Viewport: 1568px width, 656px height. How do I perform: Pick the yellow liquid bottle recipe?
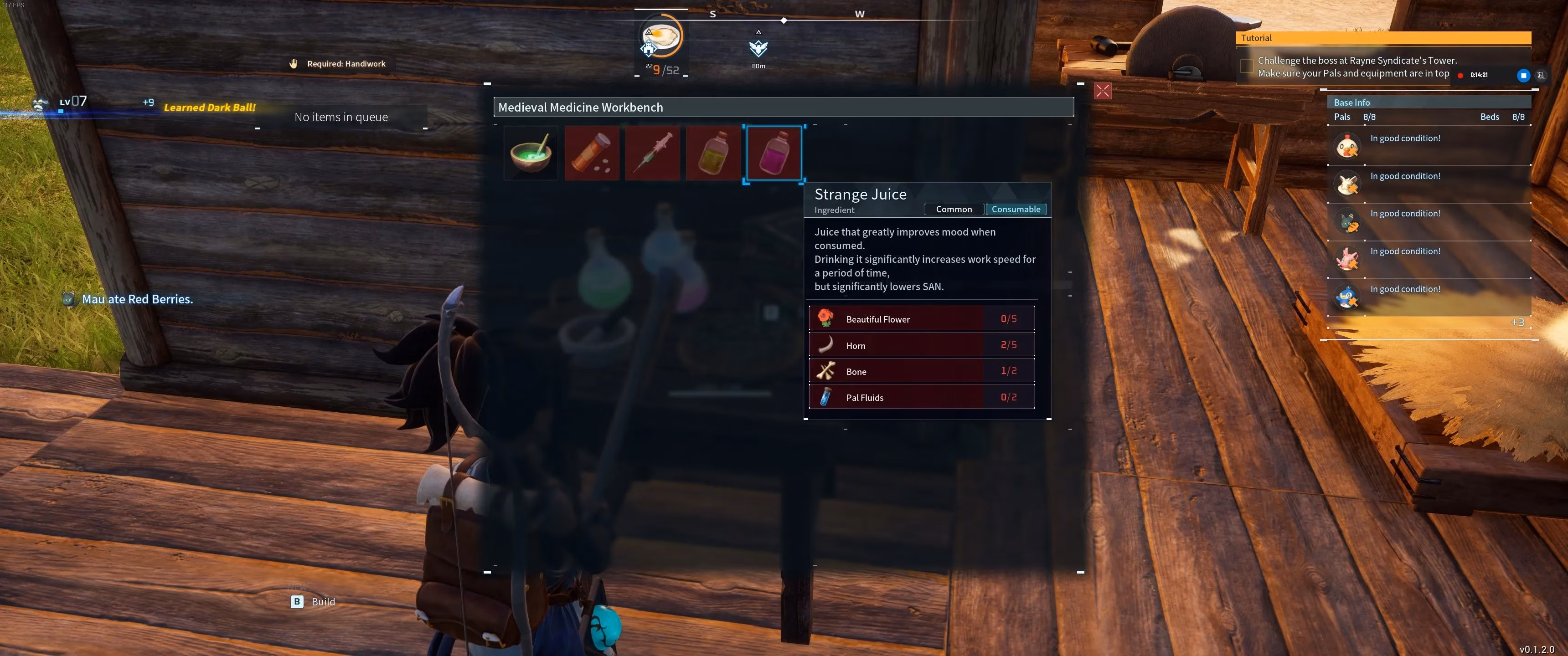(x=713, y=153)
